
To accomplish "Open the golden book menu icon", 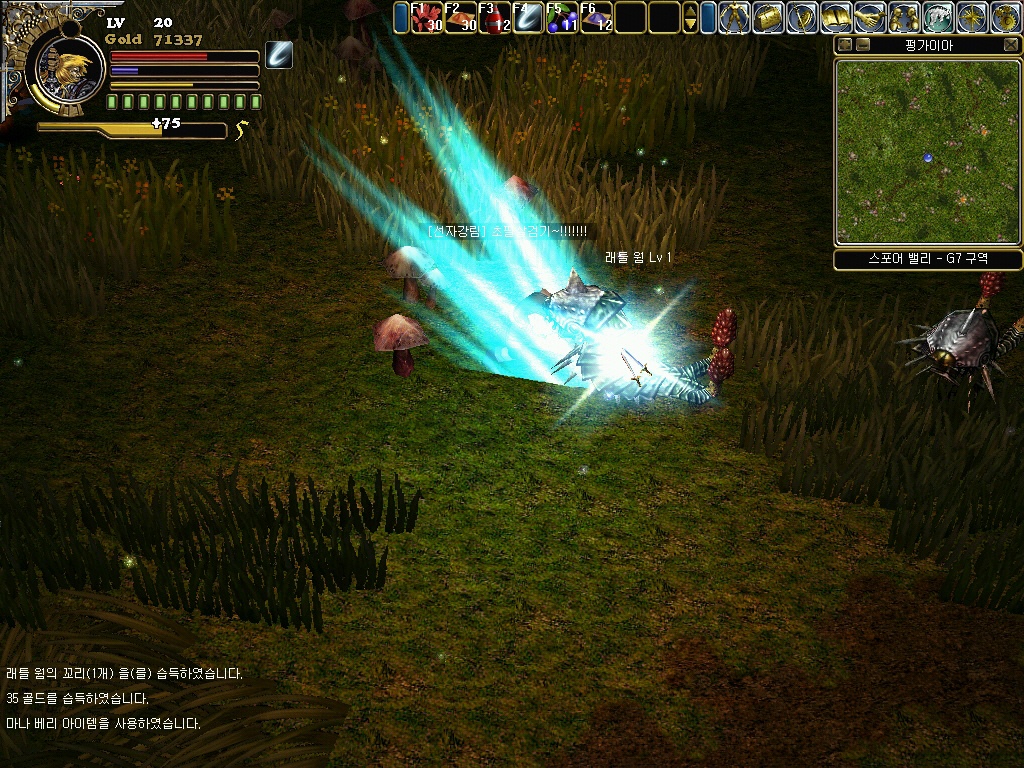I will 836,17.
